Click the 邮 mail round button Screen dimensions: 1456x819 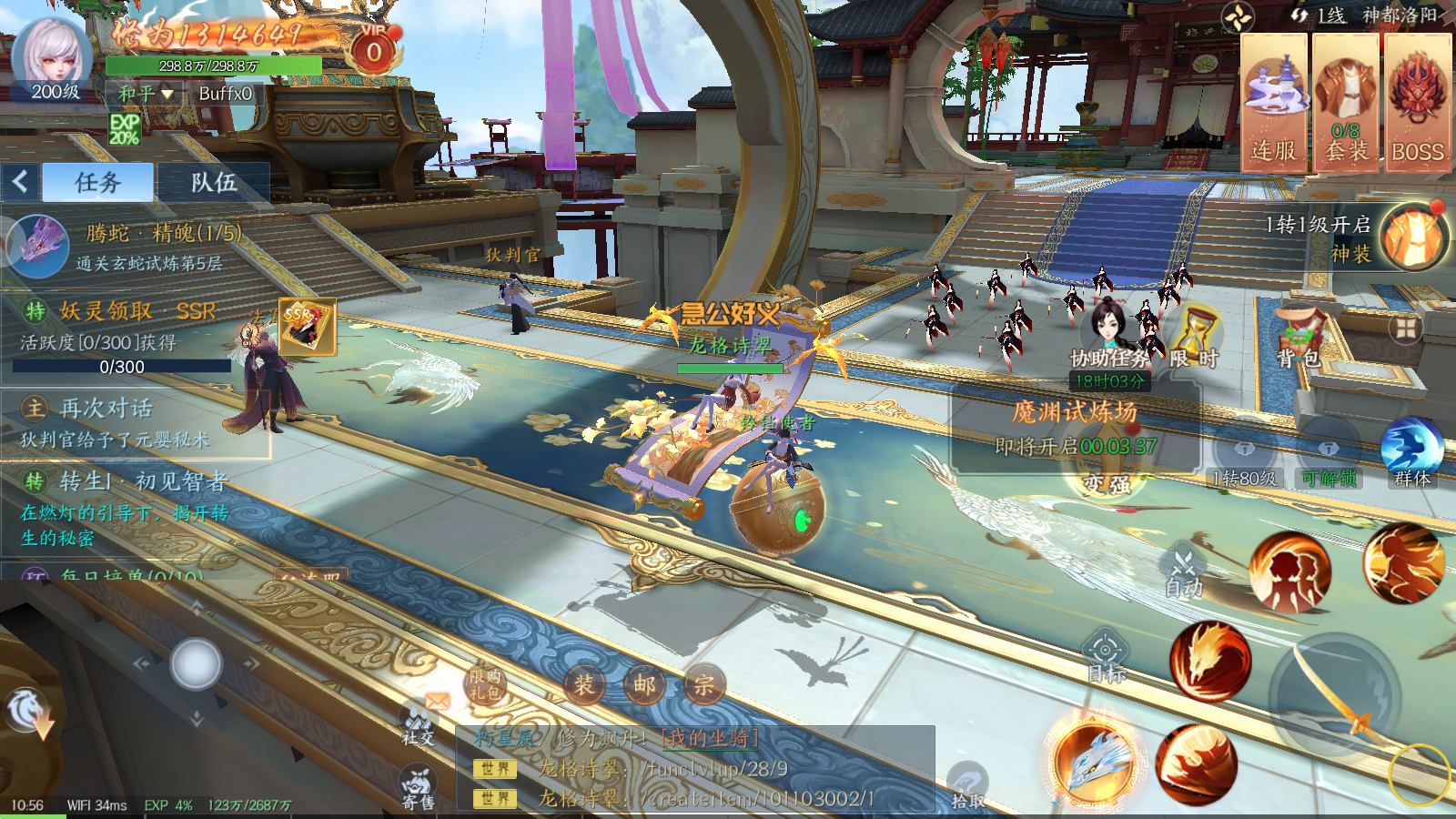[x=644, y=685]
